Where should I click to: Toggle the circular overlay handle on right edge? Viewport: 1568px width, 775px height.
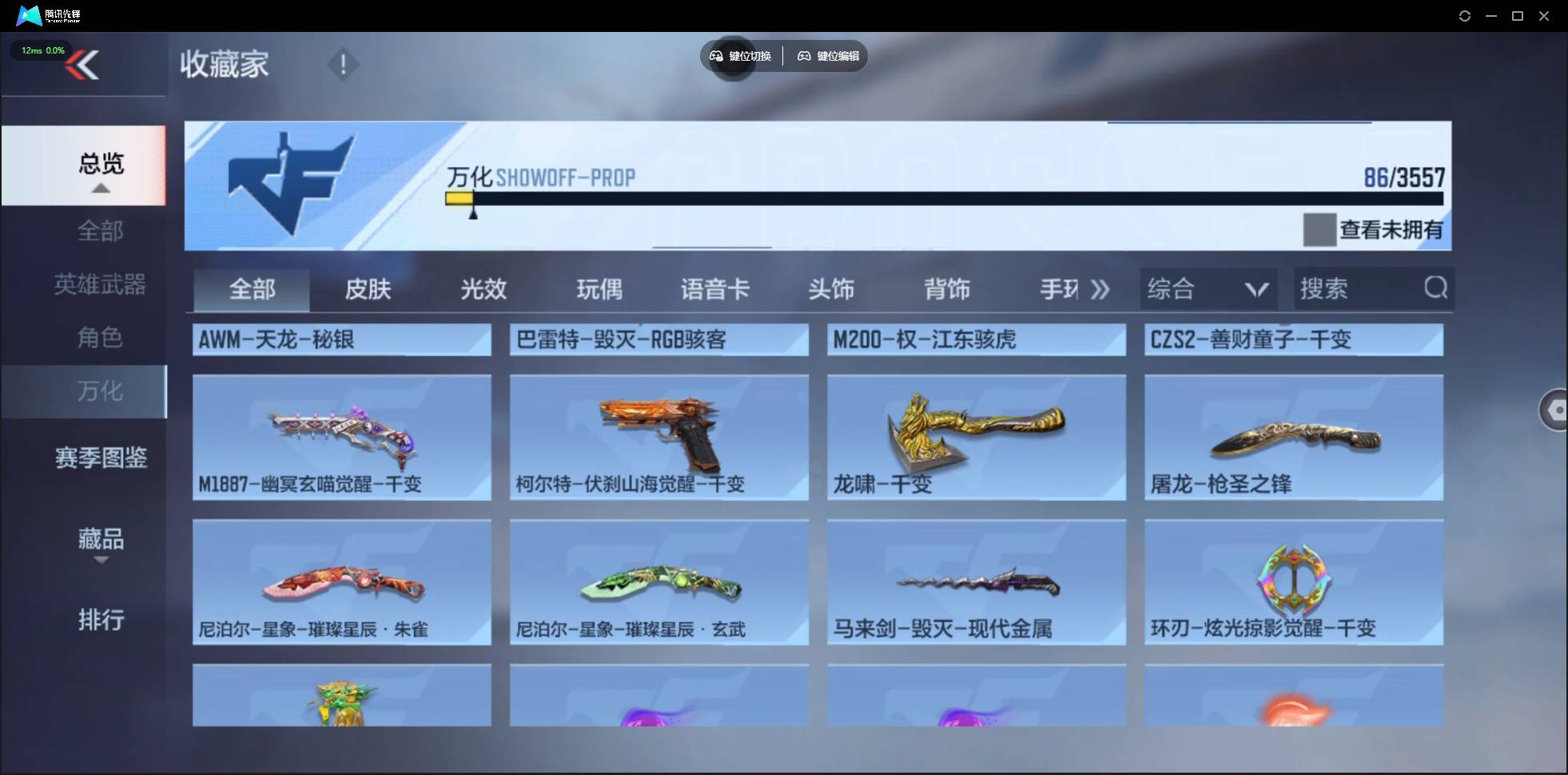(x=1556, y=410)
